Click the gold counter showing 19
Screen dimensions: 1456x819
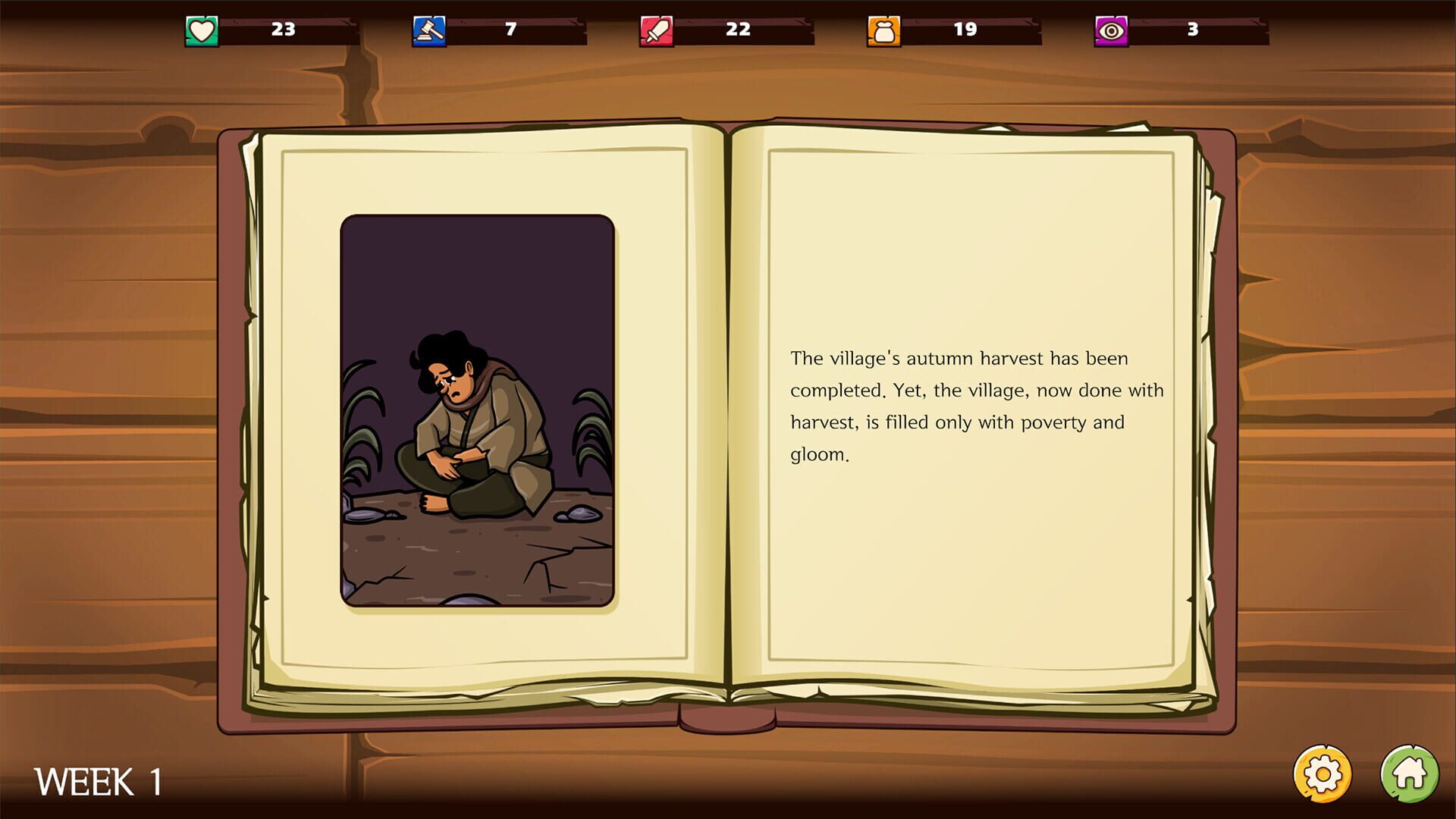(965, 30)
